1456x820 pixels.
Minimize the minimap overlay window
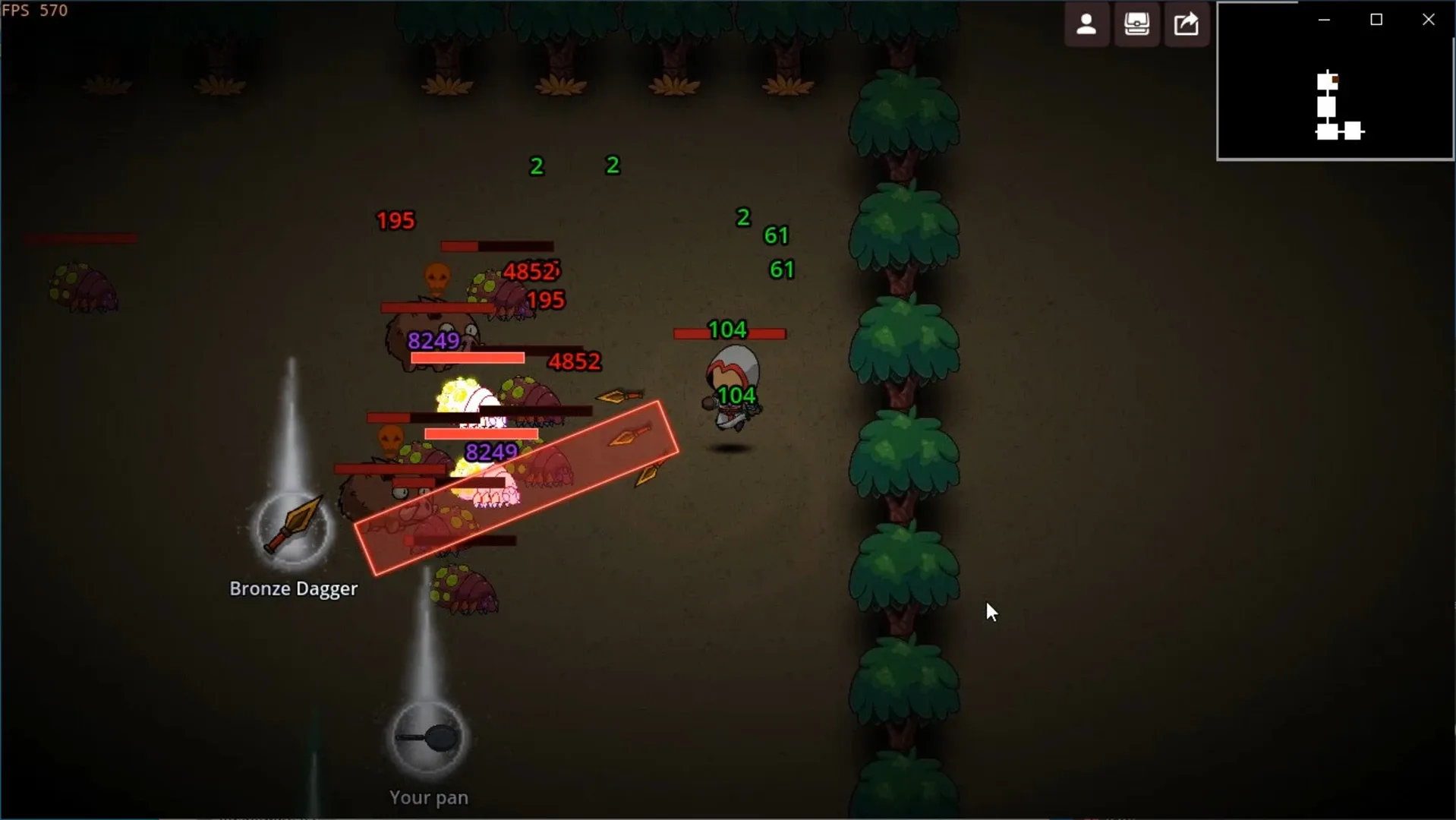pyautogui.click(x=1324, y=19)
